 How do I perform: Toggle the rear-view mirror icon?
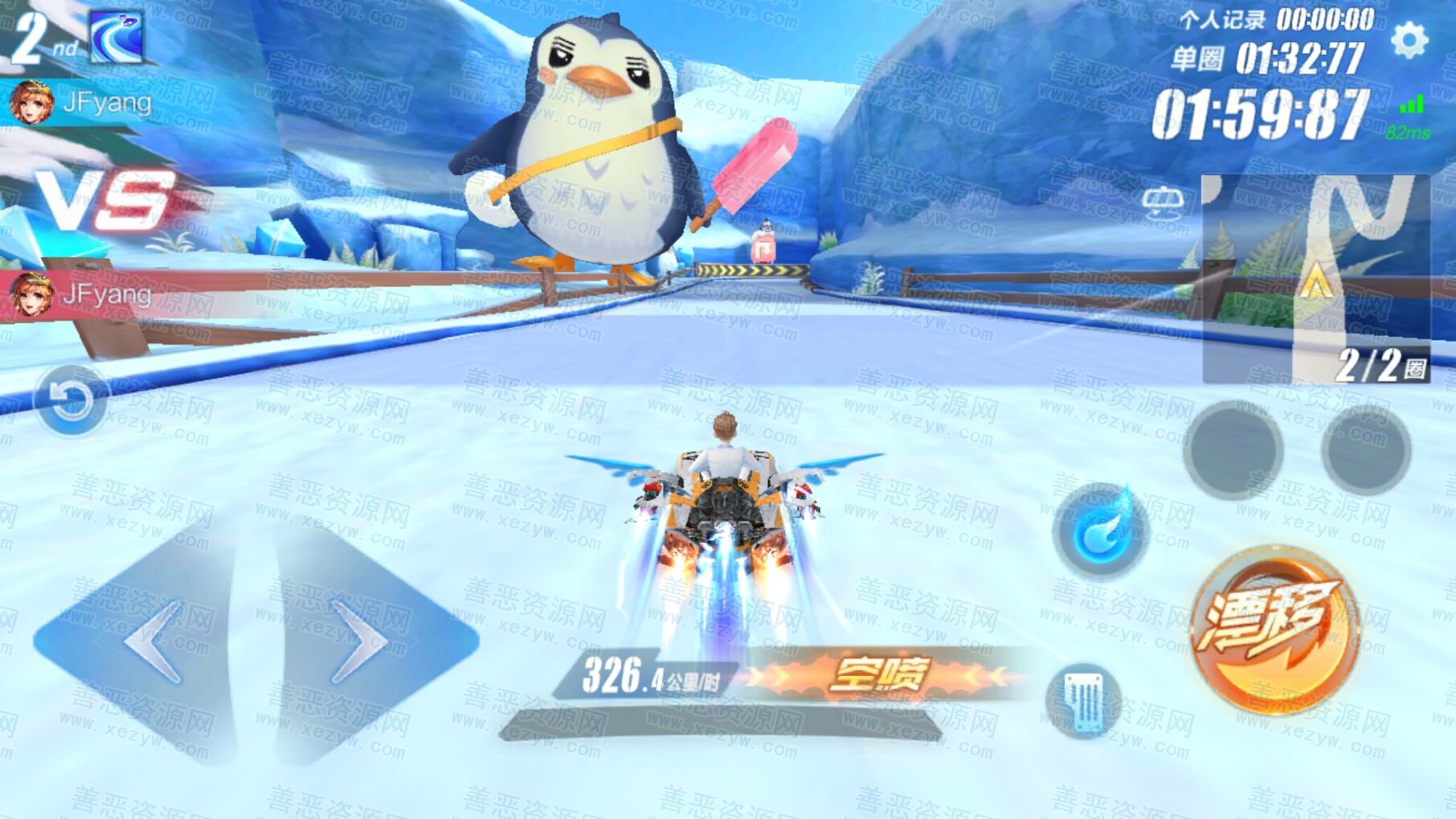tap(1162, 203)
